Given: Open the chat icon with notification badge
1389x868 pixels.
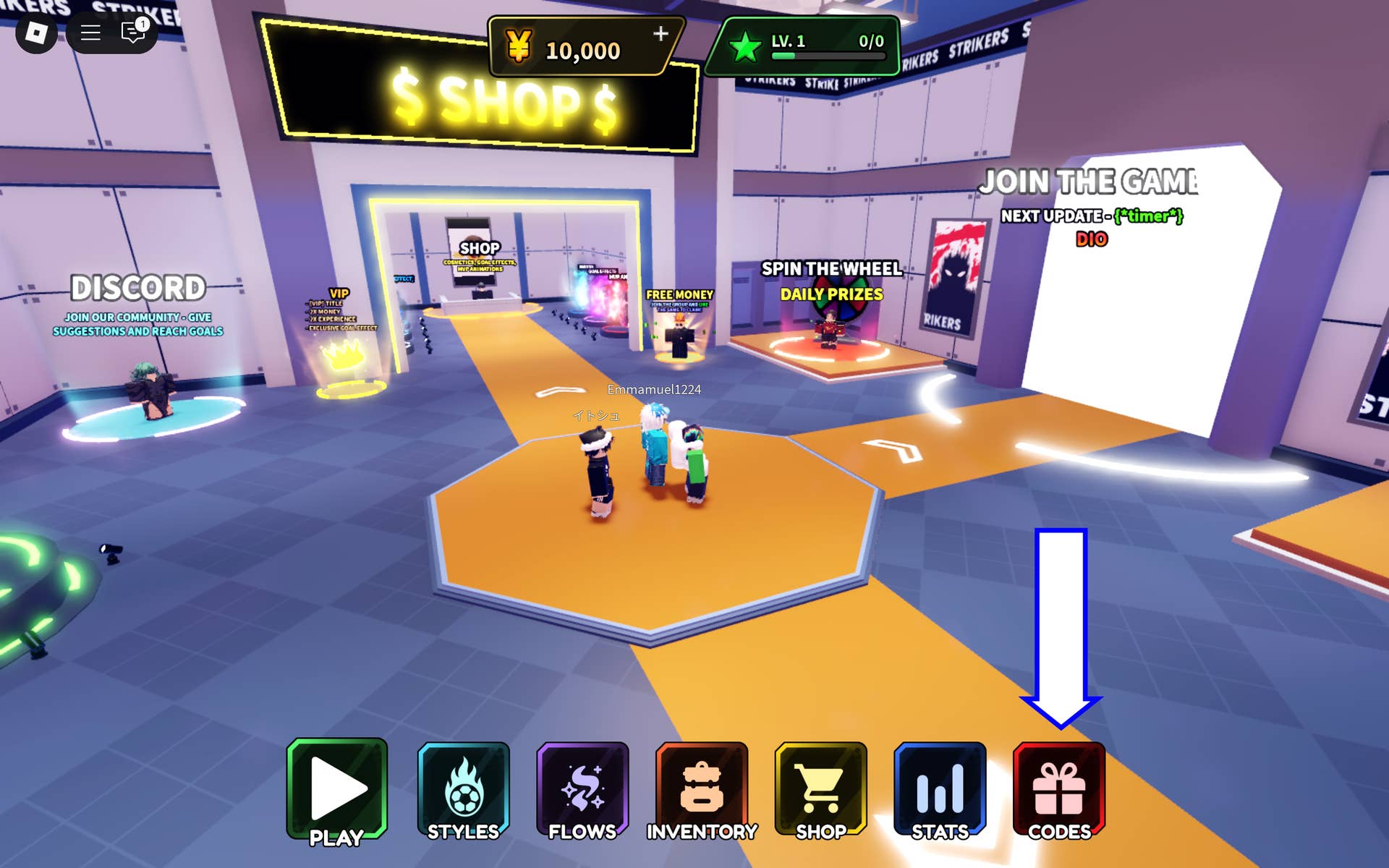Looking at the screenshot, I should coord(130,33).
